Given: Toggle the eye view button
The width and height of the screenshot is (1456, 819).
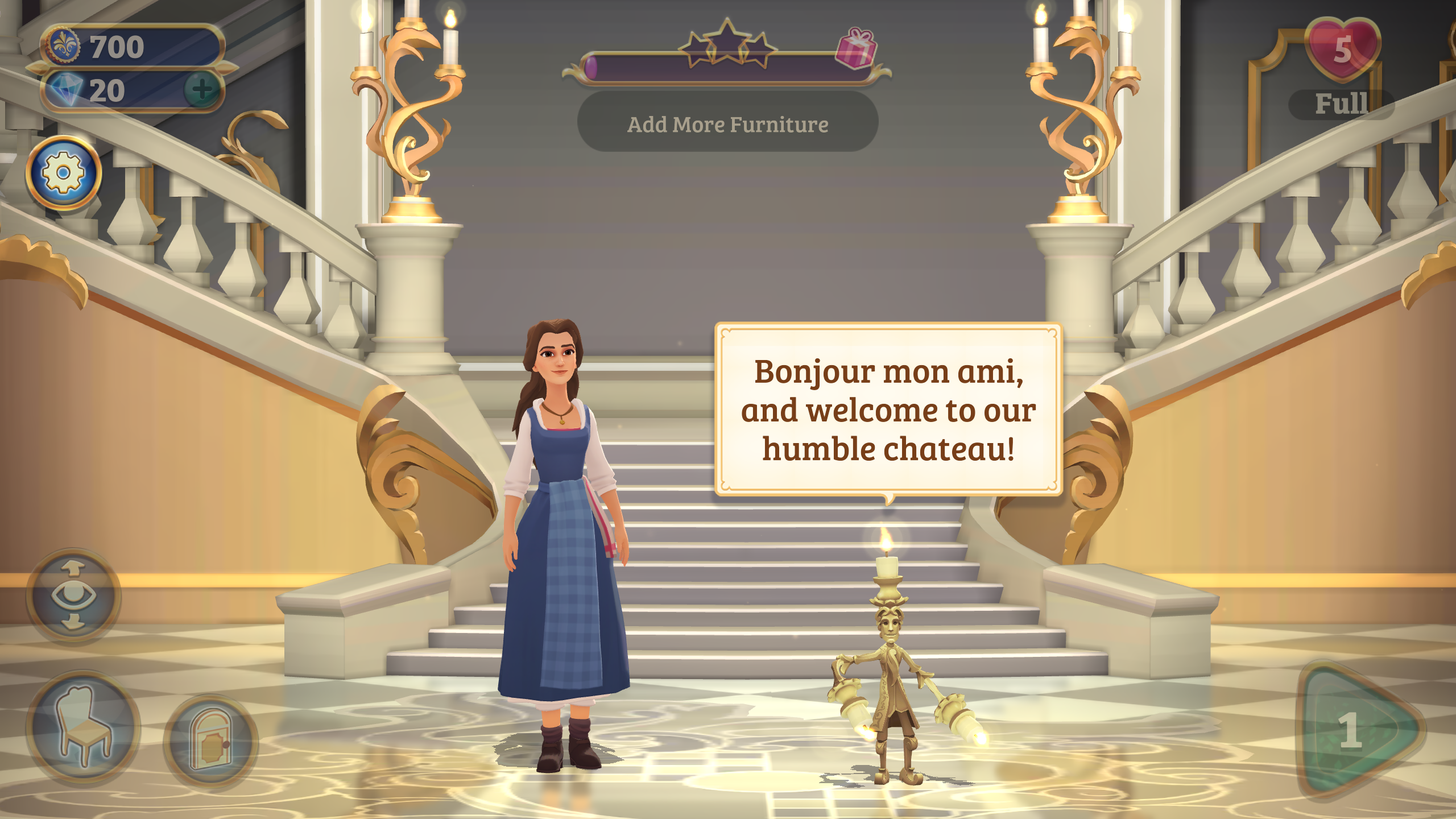Looking at the screenshot, I should tap(73, 595).
